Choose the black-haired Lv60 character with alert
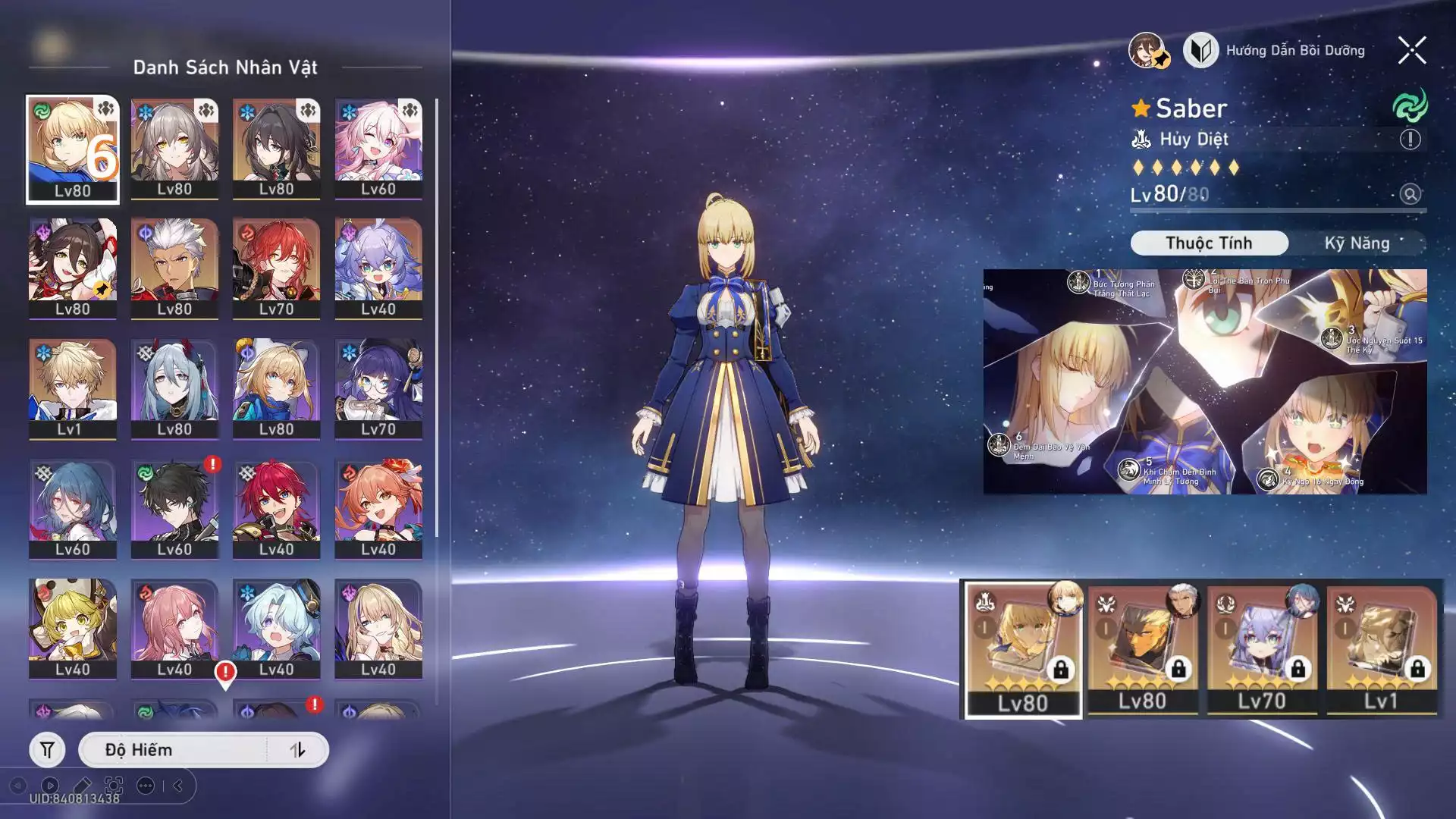This screenshot has width=1456, height=819. (174, 508)
